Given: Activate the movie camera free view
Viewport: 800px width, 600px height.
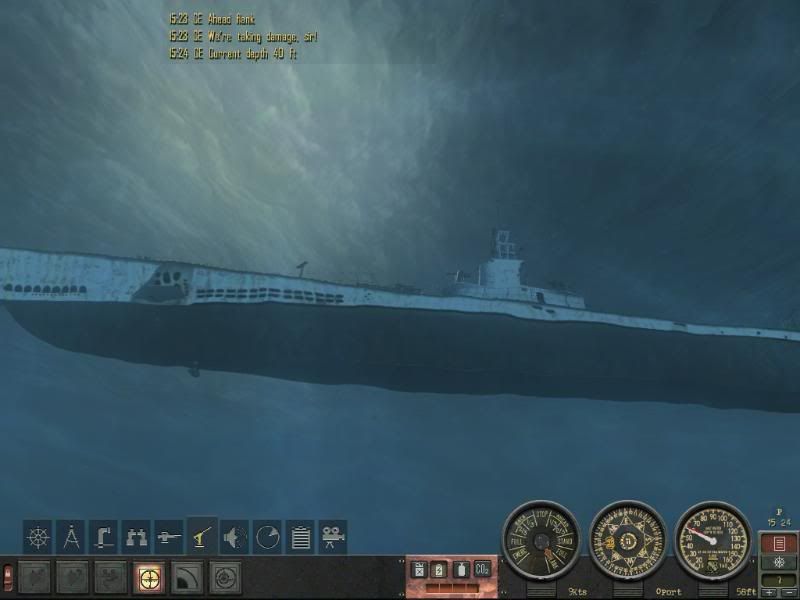Looking at the screenshot, I should pyautogui.click(x=332, y=537).
